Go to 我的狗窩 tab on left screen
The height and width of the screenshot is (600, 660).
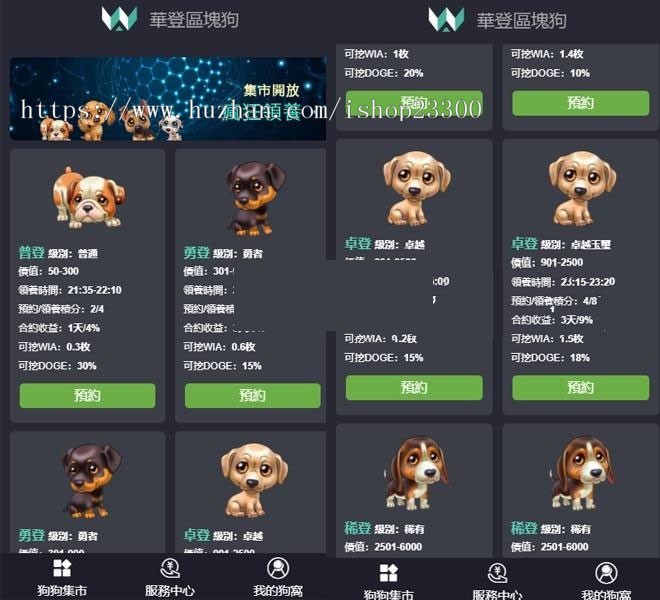[278, 577]
